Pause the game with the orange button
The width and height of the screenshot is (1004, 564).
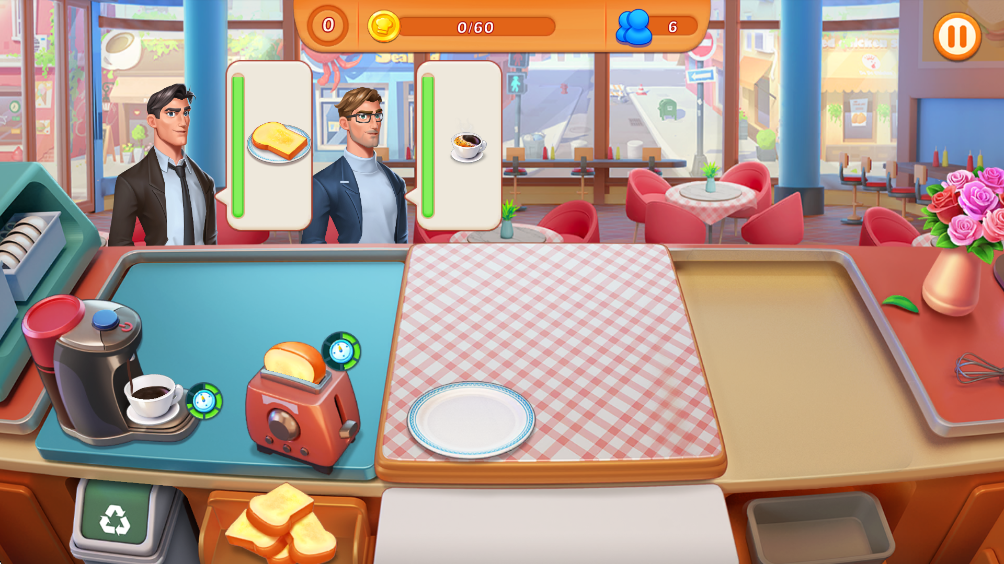[956, 37]
